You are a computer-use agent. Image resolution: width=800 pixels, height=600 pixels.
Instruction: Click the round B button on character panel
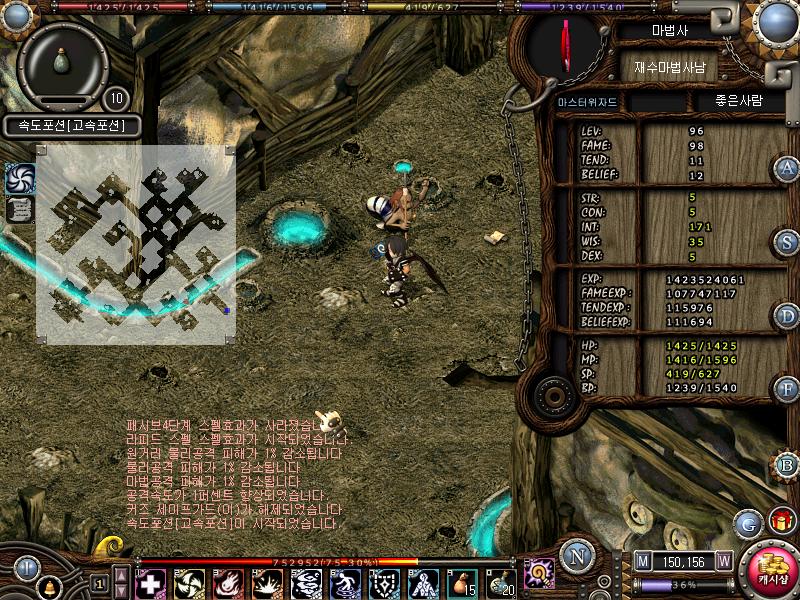[x=787, y=464]
